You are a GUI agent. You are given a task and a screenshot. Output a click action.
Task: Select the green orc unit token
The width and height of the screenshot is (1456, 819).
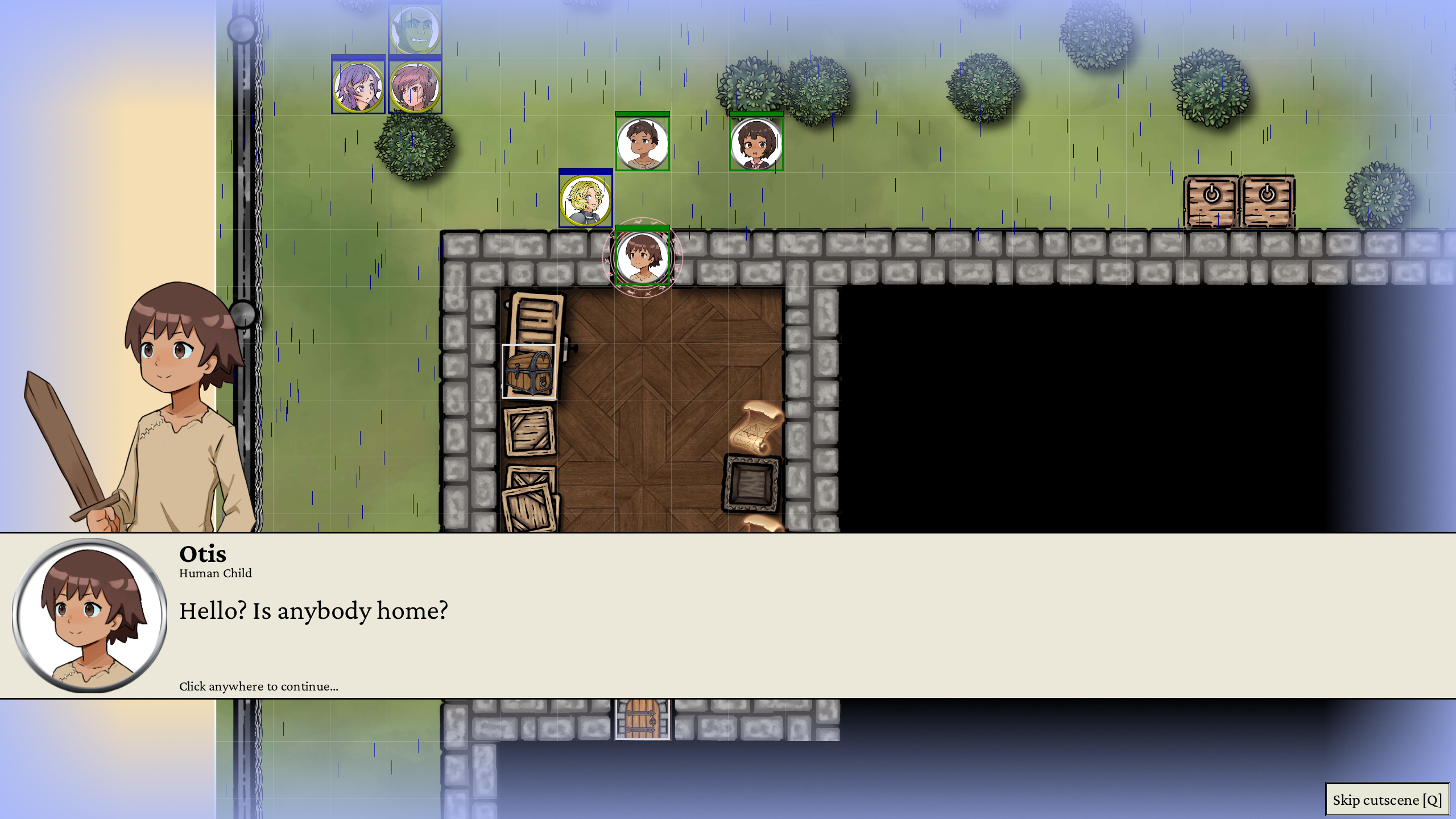click(415, 28)
